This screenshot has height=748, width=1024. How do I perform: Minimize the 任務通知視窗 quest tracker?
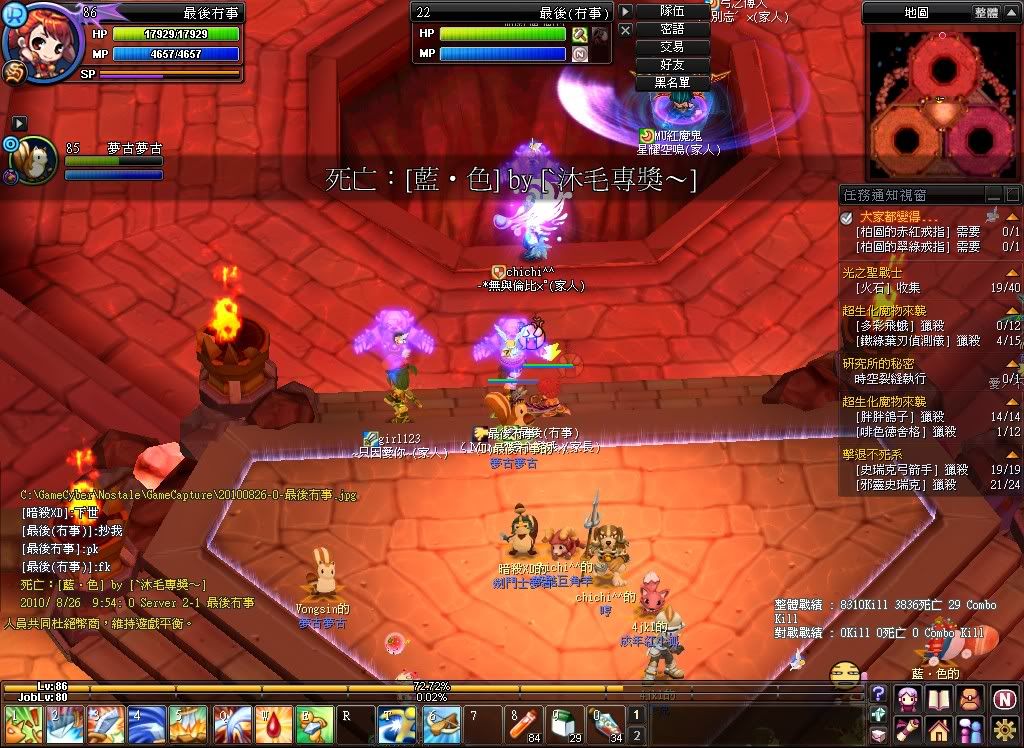pyautogui.click(x=993, y=196)
